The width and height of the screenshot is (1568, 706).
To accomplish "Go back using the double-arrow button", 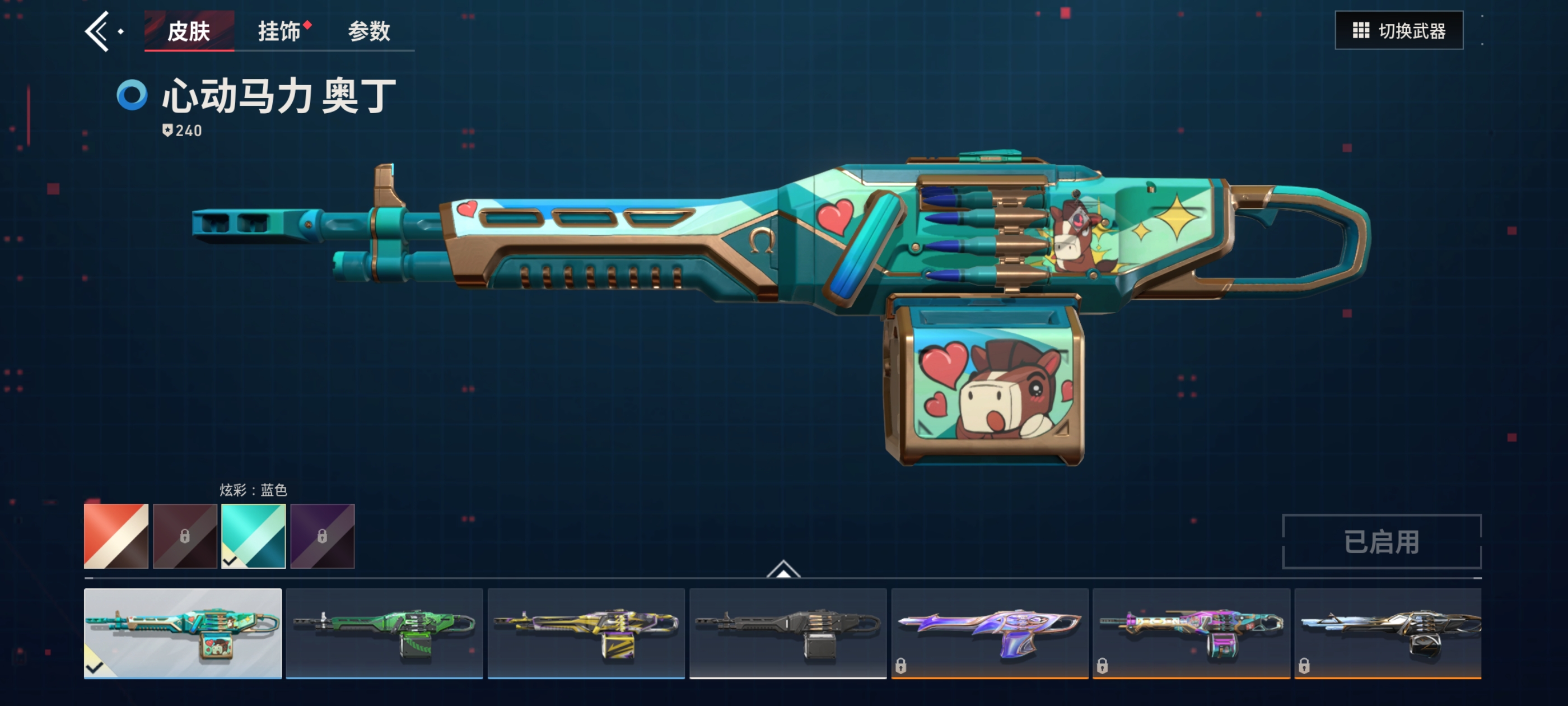I will [x=97, y=31].
